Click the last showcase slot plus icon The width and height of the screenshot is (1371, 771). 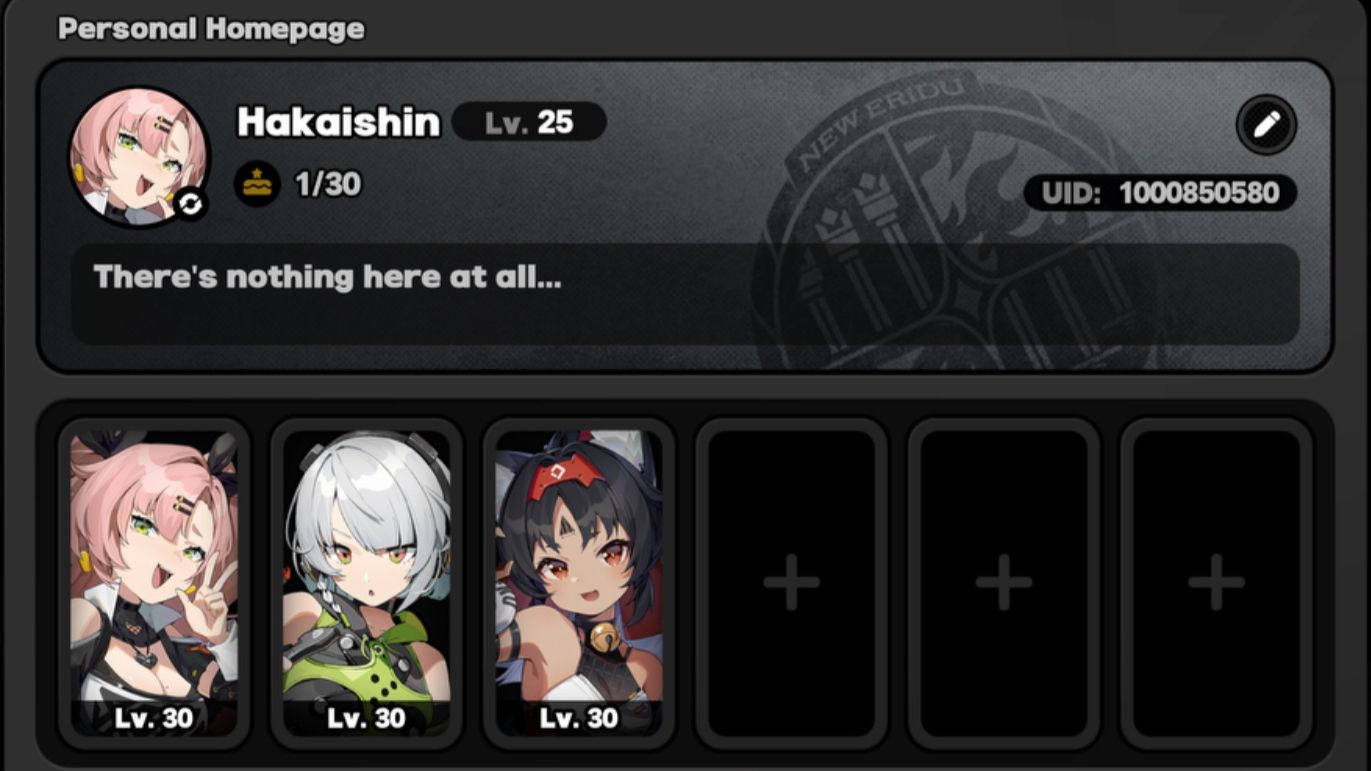click(1214, 581)
